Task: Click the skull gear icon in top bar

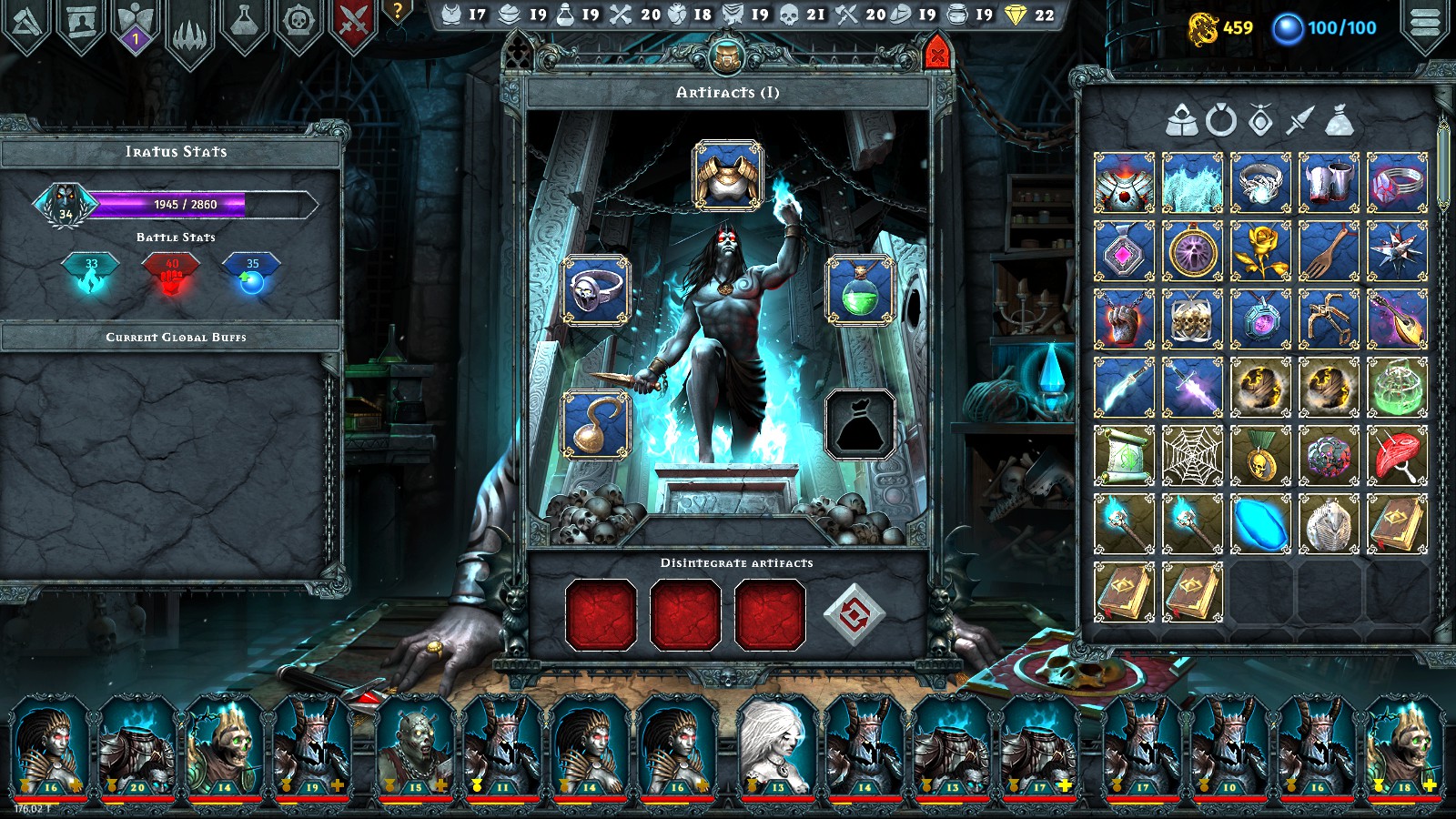Action: pyautogui.click(x=298, y=18)
